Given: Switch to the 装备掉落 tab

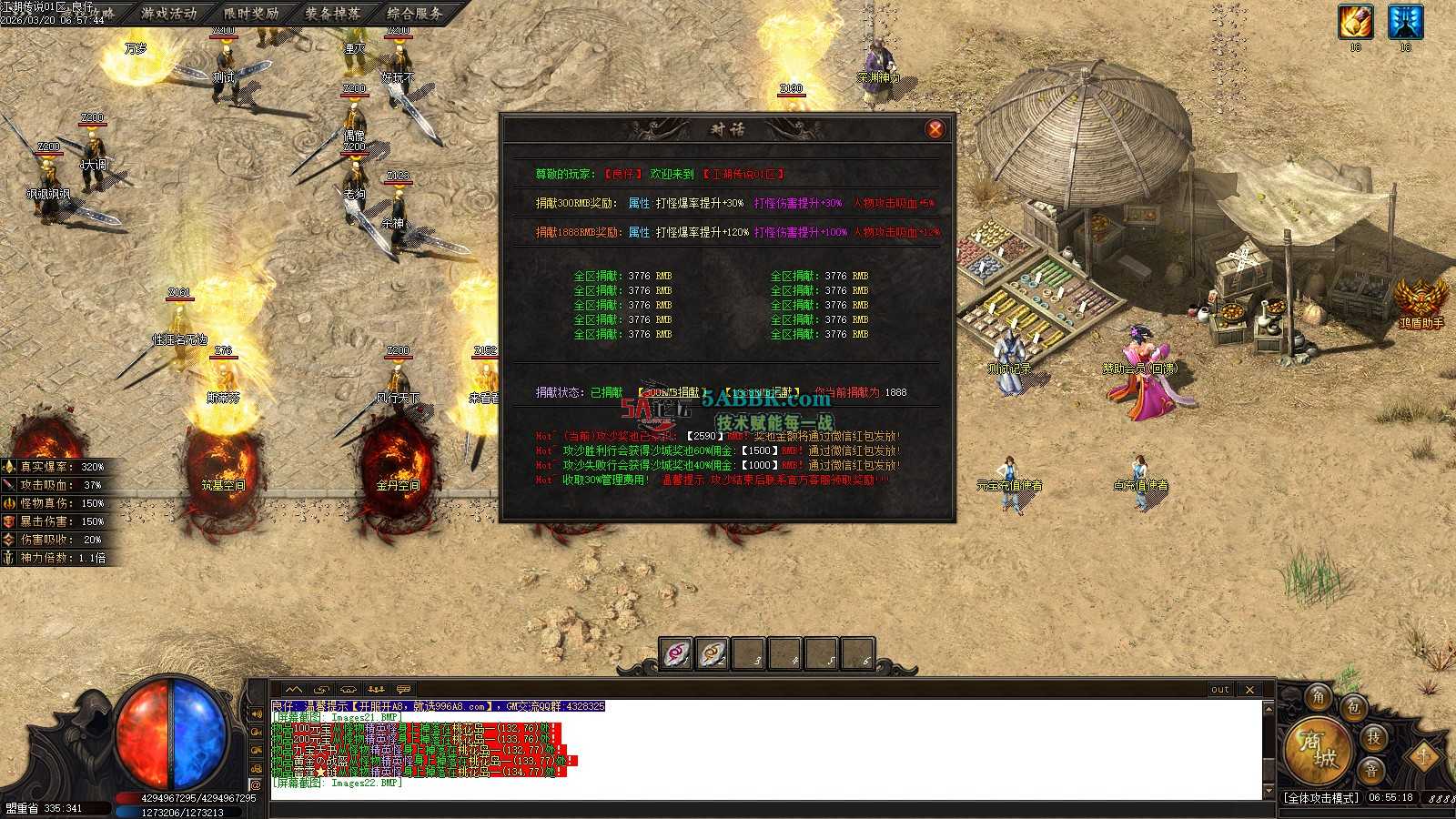Looking at the screenshot, I should (333, 13).
